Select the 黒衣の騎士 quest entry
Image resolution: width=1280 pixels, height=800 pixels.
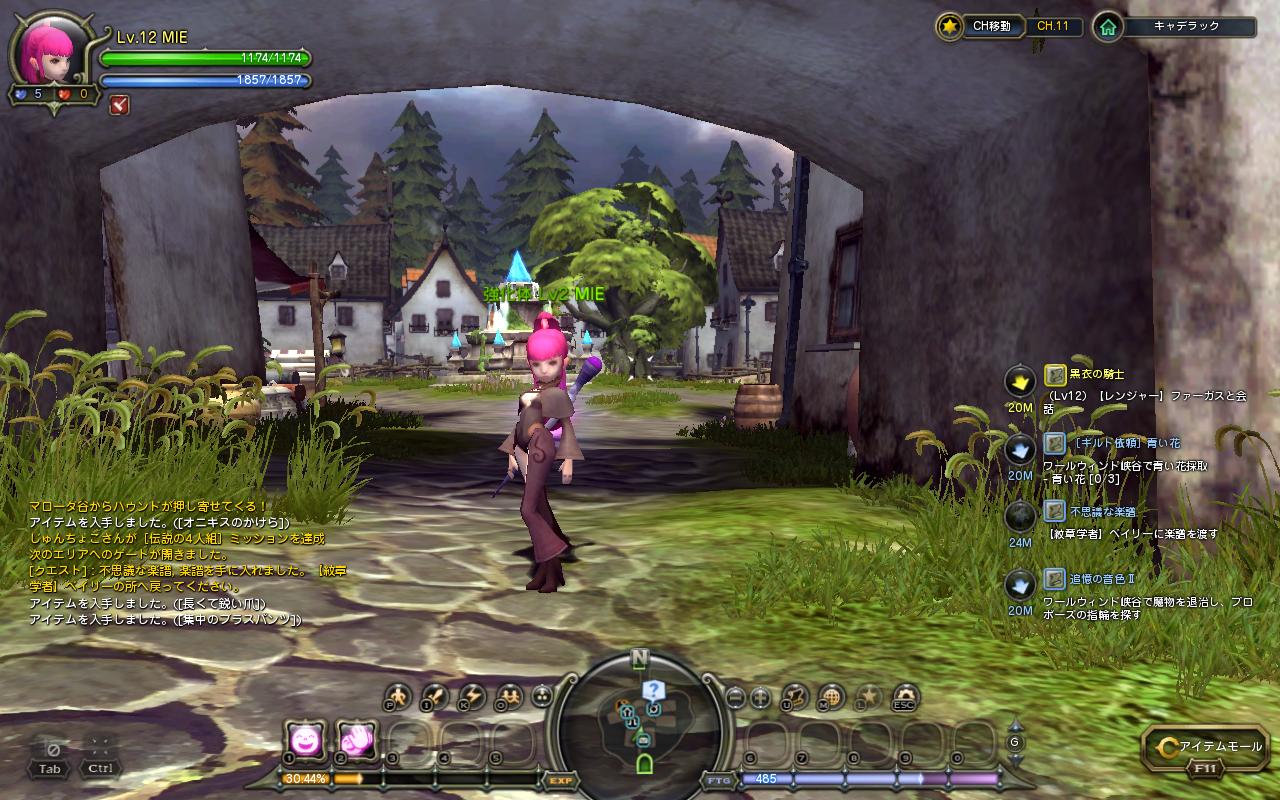(x=1096, y=374)
